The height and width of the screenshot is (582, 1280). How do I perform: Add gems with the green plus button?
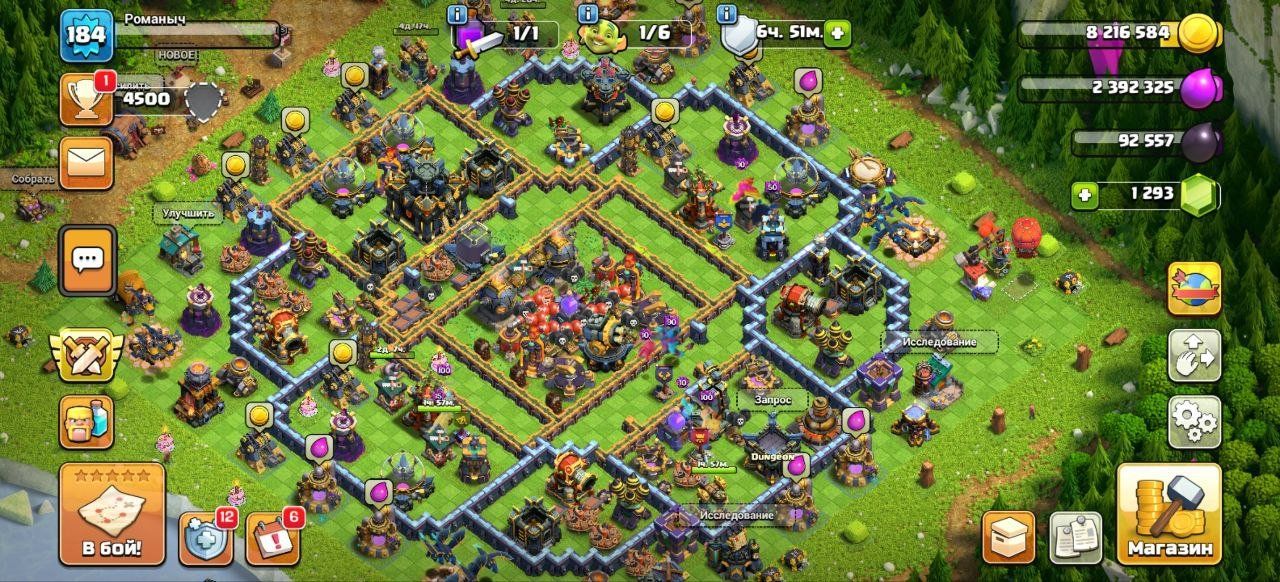[x=1084, y=195]
